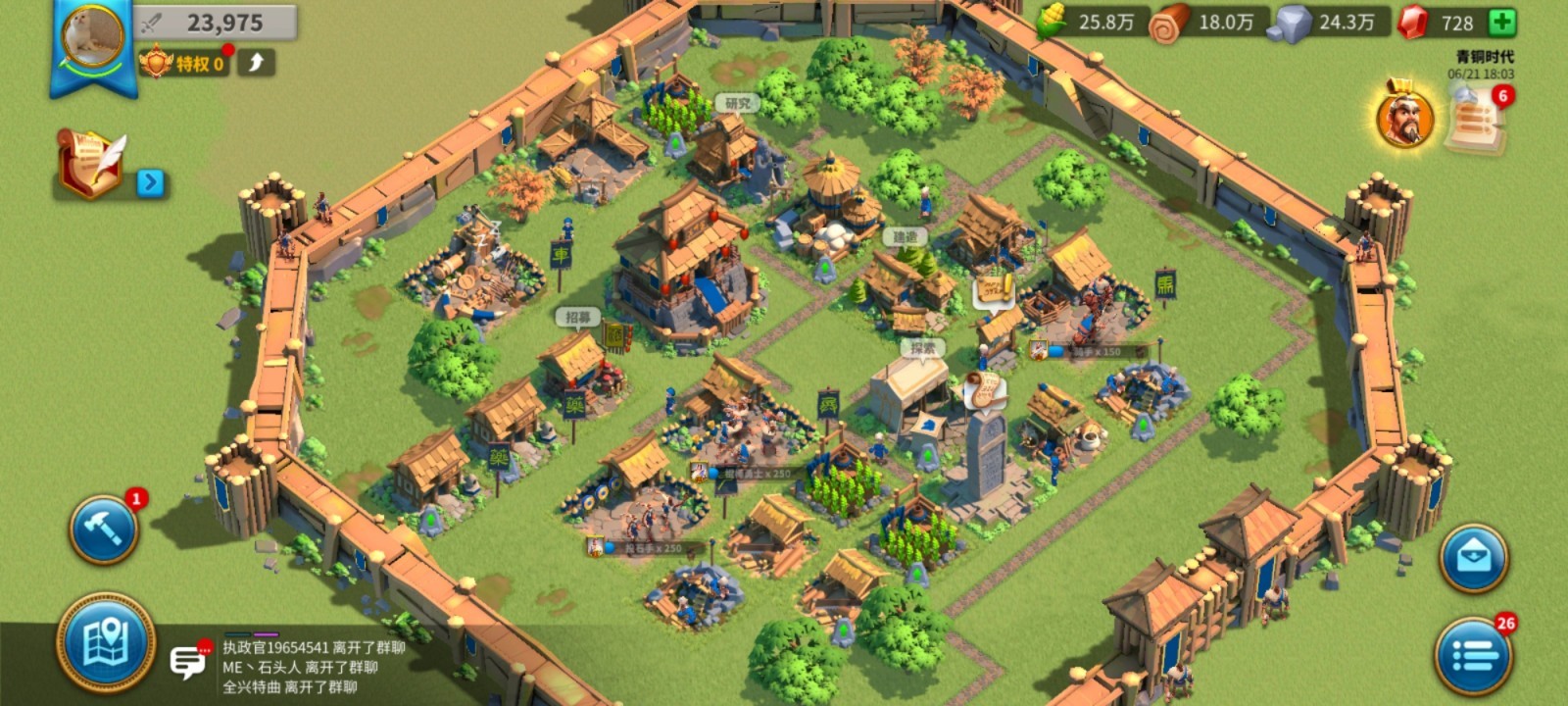Open the main list menu button

point(1473,655)
